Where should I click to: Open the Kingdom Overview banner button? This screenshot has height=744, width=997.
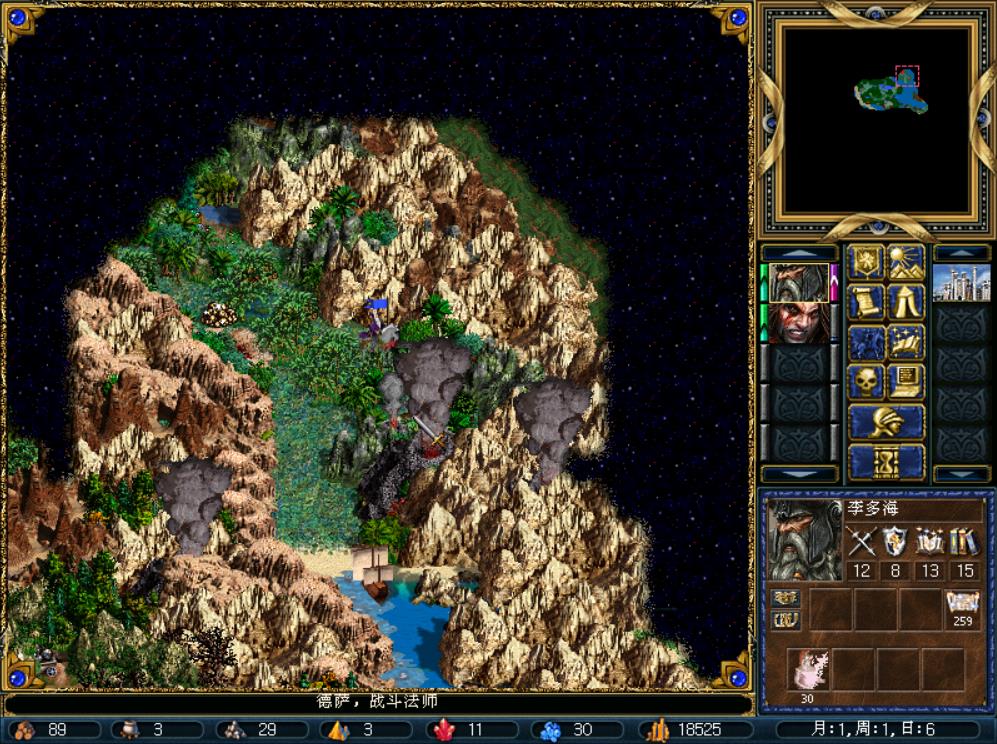[x=866, y=262]
